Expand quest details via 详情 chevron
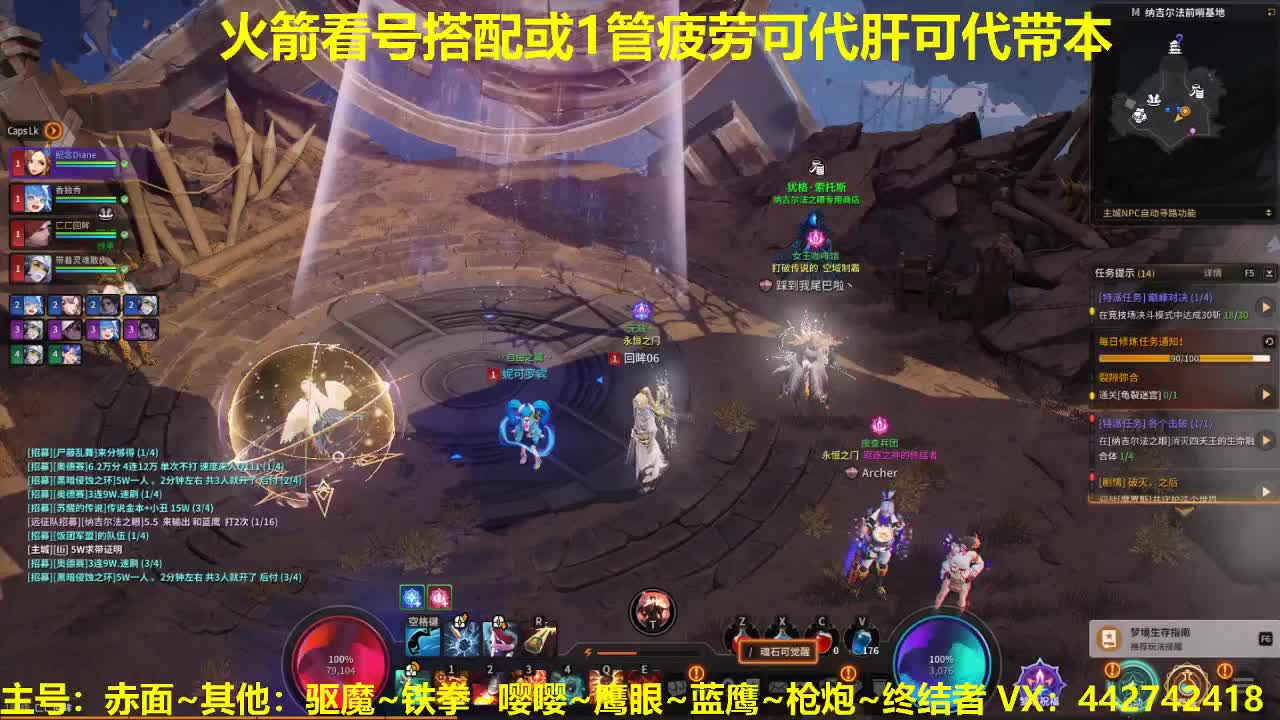Image resolution: width=1280 pixels, height=720 pixels. 1210,273
